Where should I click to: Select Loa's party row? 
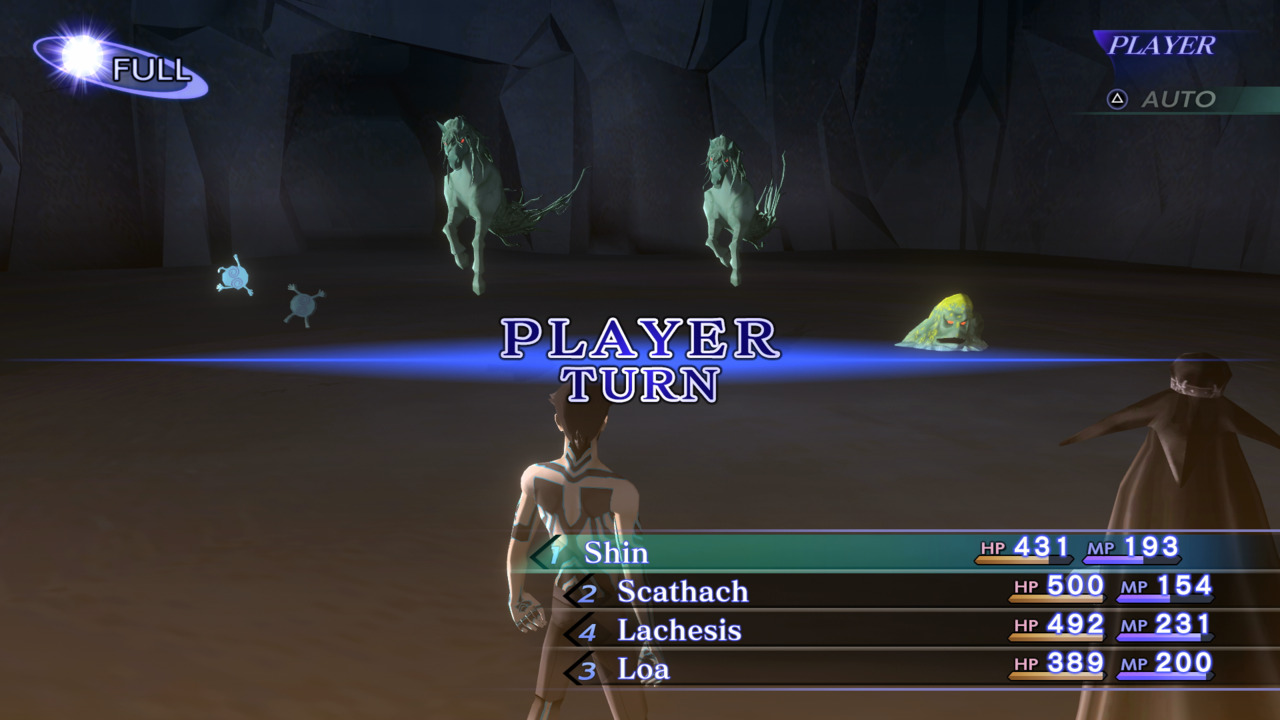pyautogui.click(x=643, y=669)
